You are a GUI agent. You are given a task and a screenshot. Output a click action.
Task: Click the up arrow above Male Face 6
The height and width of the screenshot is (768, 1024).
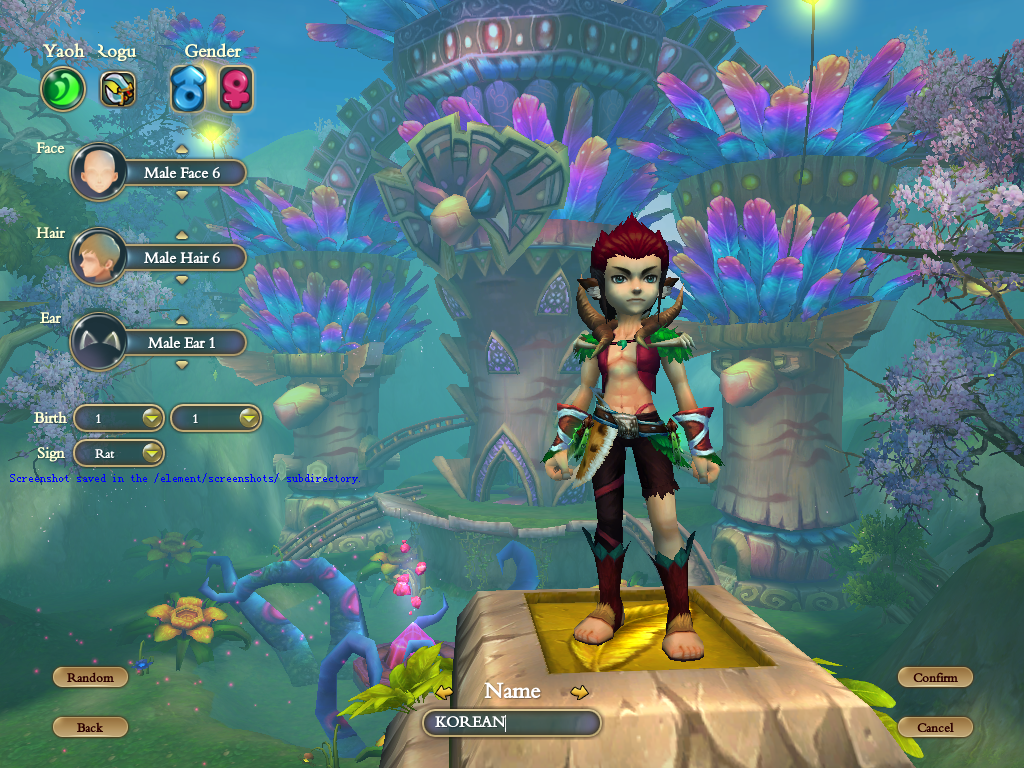click(x=182, y=150)
